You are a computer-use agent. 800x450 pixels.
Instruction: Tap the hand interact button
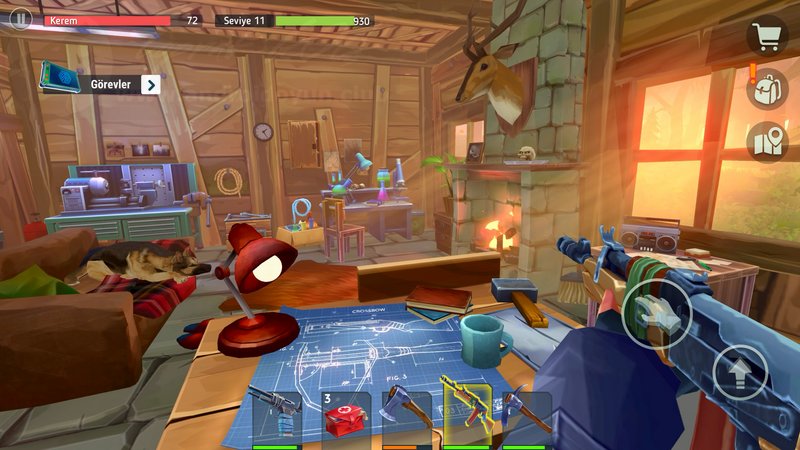[x=655, y=314]
